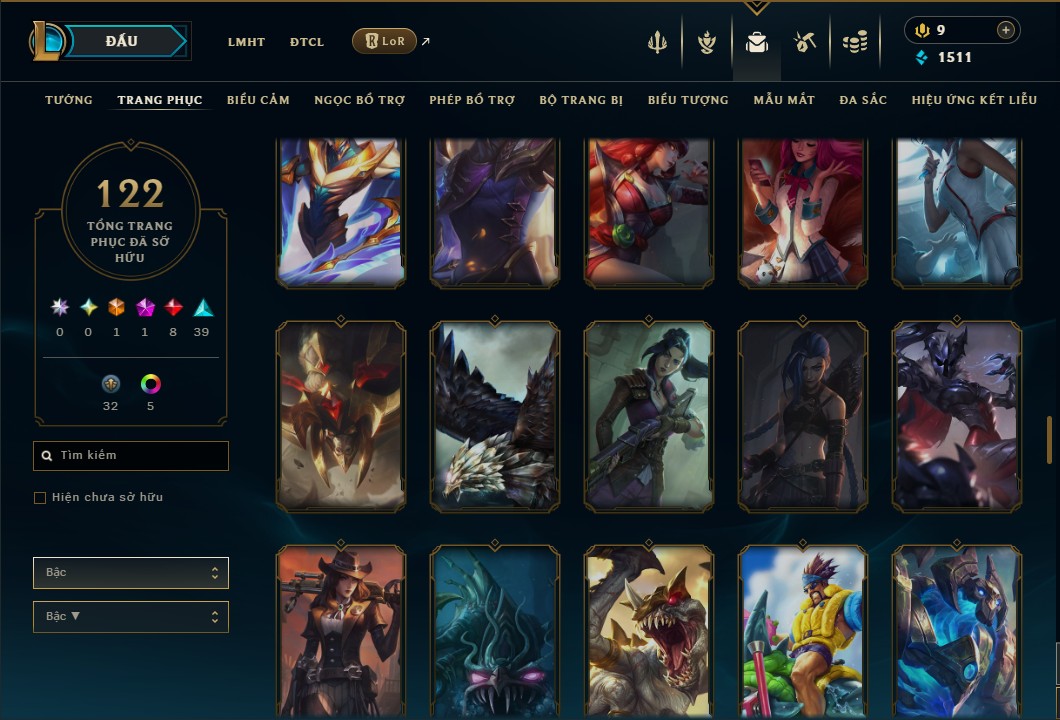
Task: Switch to the MẪU MẮT tab
Action: 784,100
